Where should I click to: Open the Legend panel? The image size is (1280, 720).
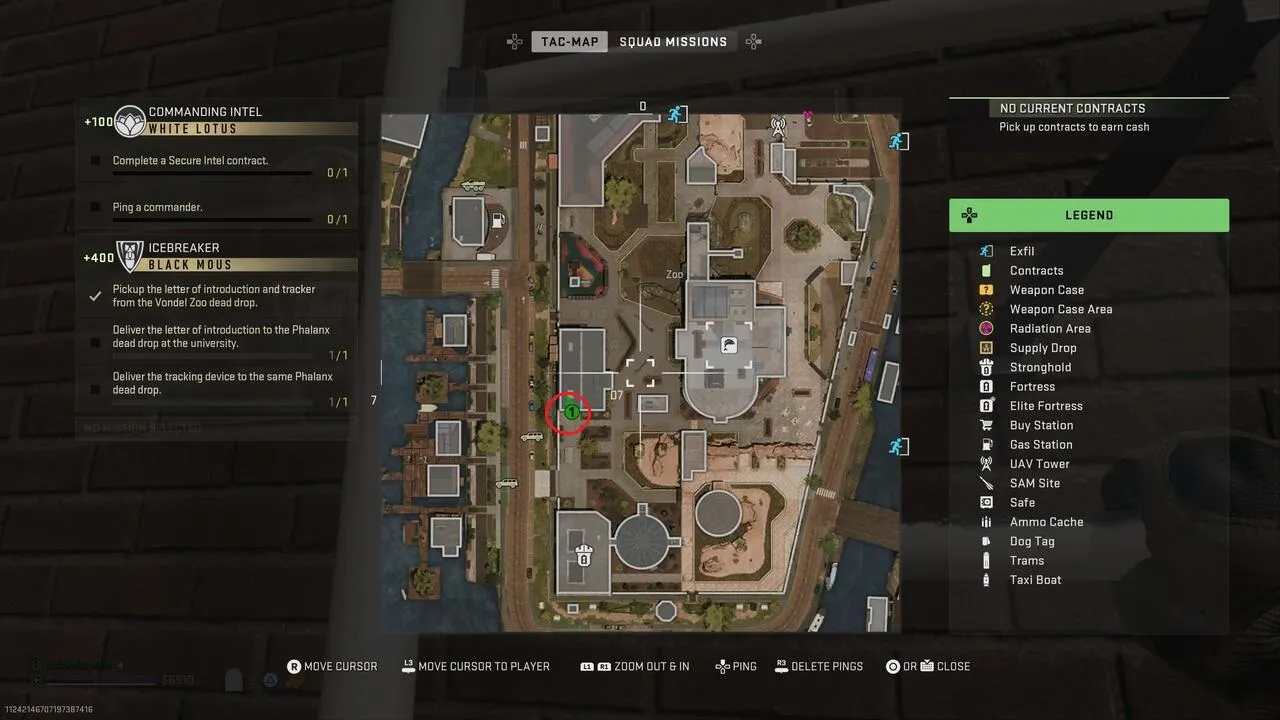pyautogui.click(x=1089, y=215)
